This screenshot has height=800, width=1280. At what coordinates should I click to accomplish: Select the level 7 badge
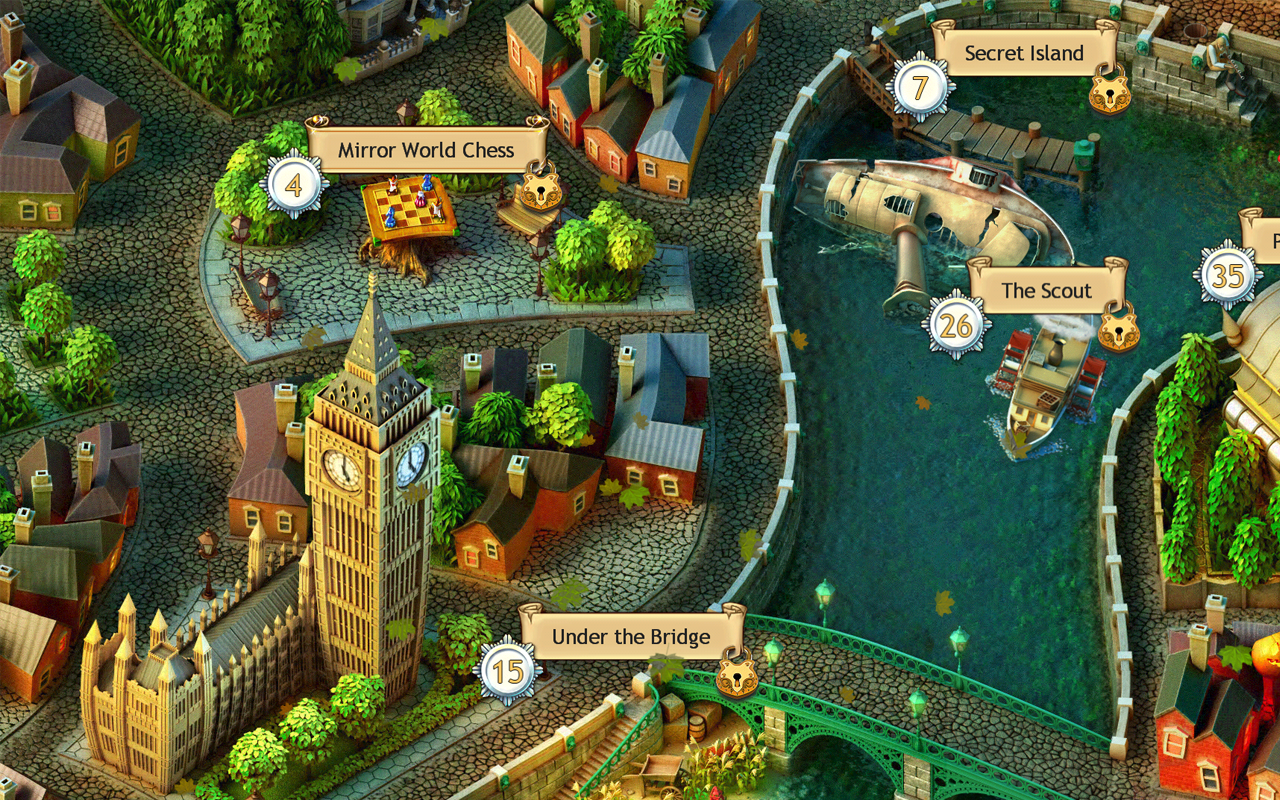point(919,87)
